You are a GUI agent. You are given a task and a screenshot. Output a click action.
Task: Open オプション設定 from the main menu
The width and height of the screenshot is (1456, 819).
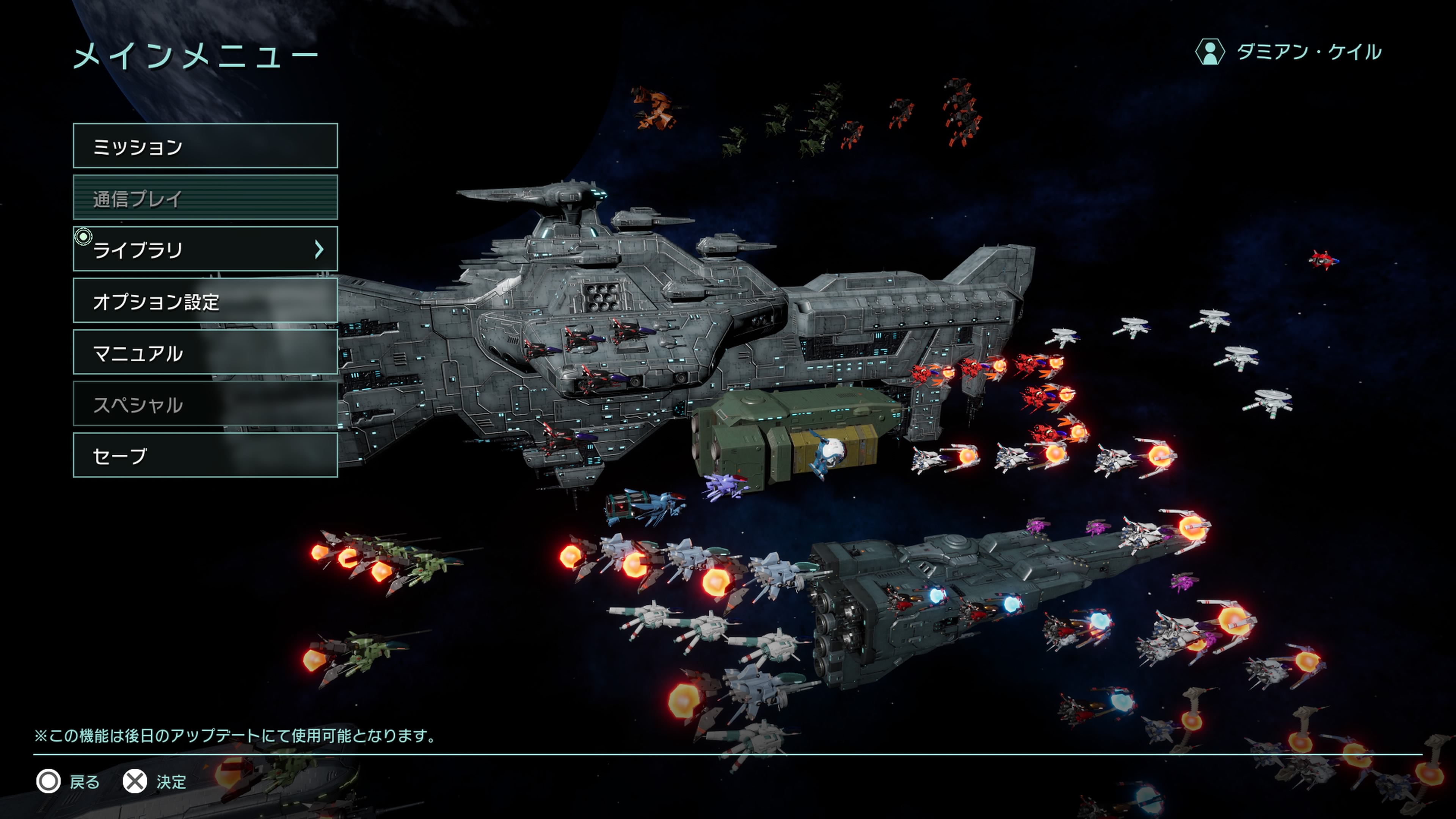coord(205,301)
